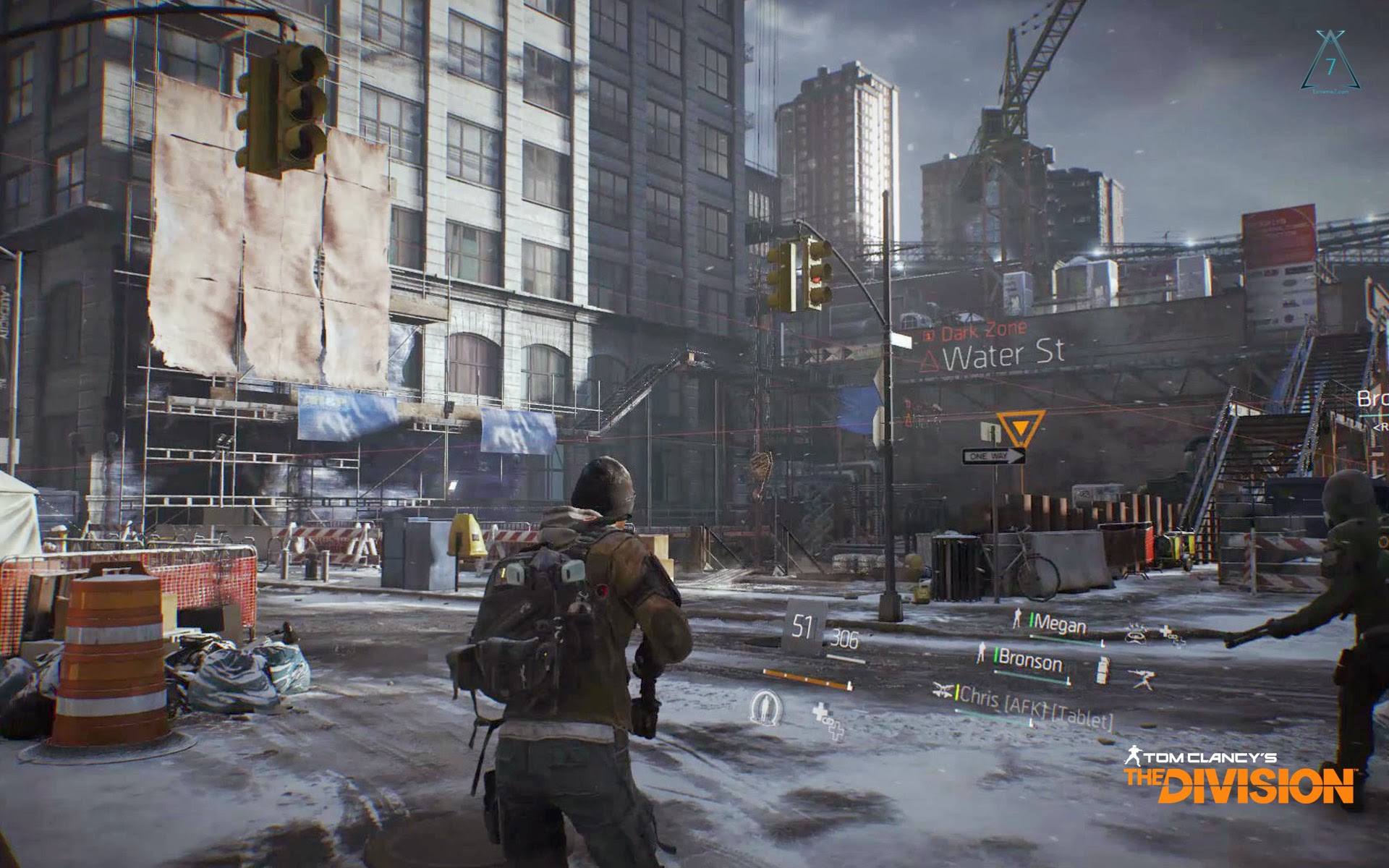Click Bronson's turret skill icon
The width and height of the screenshot is (1389, 868).
click(1142, 677)
